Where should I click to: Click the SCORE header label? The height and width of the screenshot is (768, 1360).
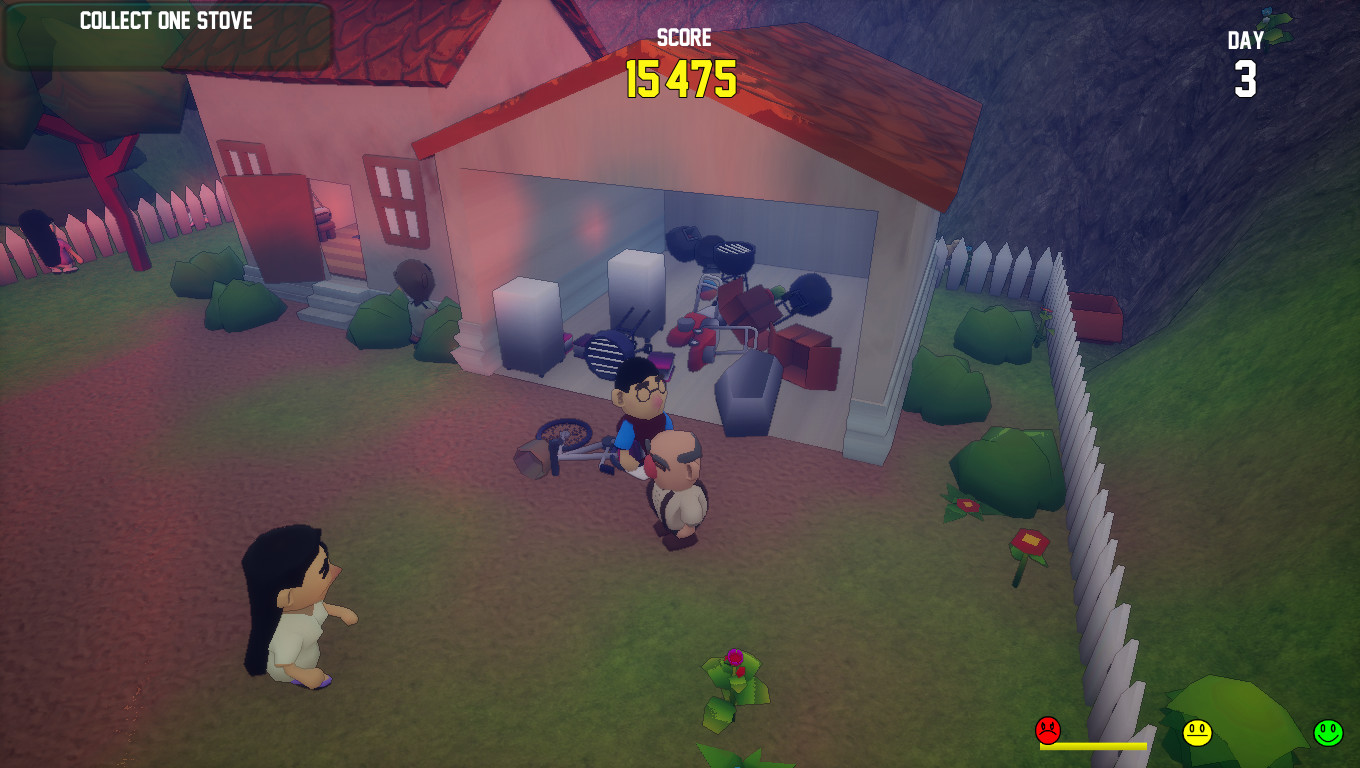pyautogui.click(x=682, y=38)
